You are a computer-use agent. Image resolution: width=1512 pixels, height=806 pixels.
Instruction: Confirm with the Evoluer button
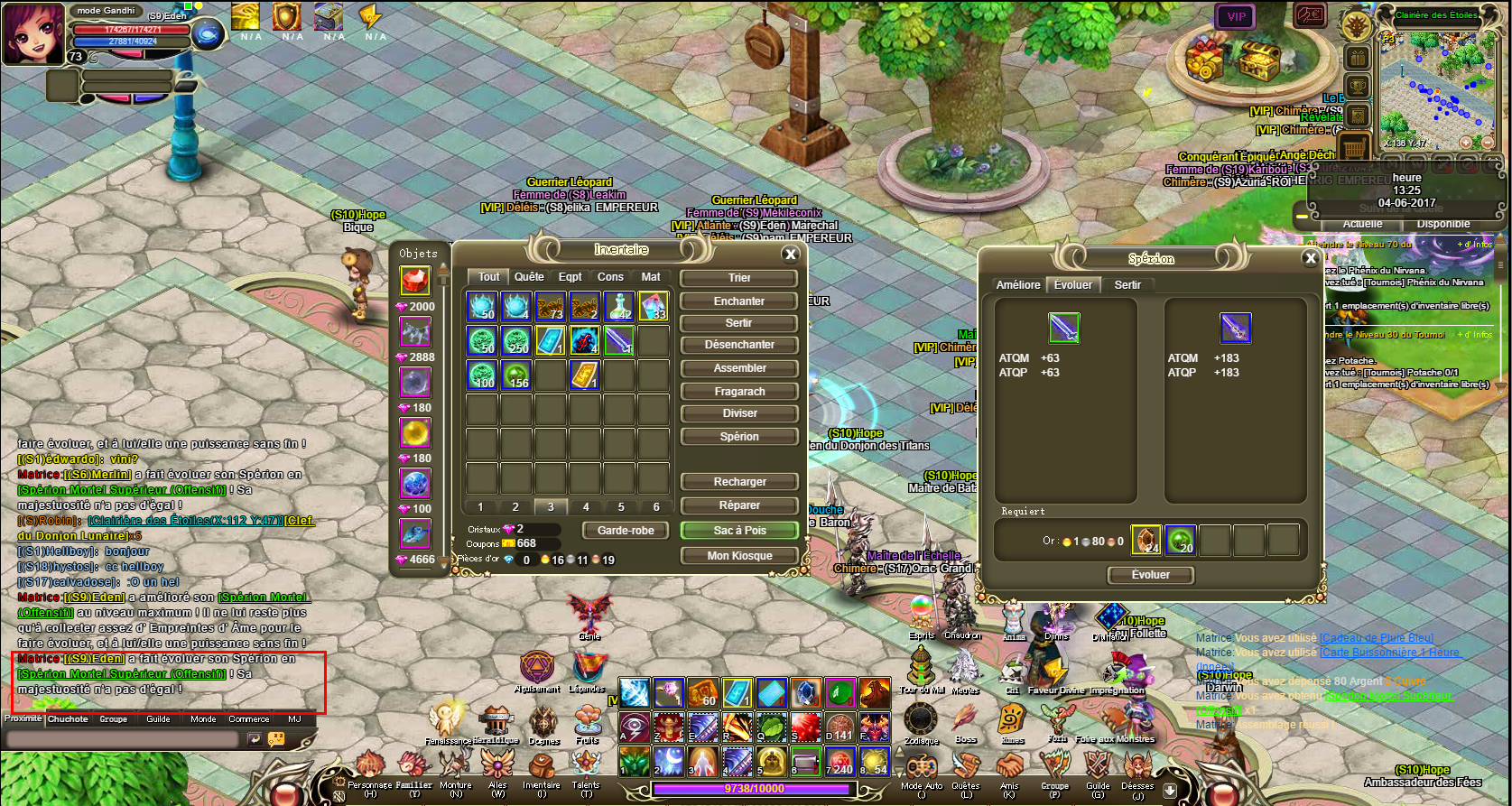coord(1150,575)
